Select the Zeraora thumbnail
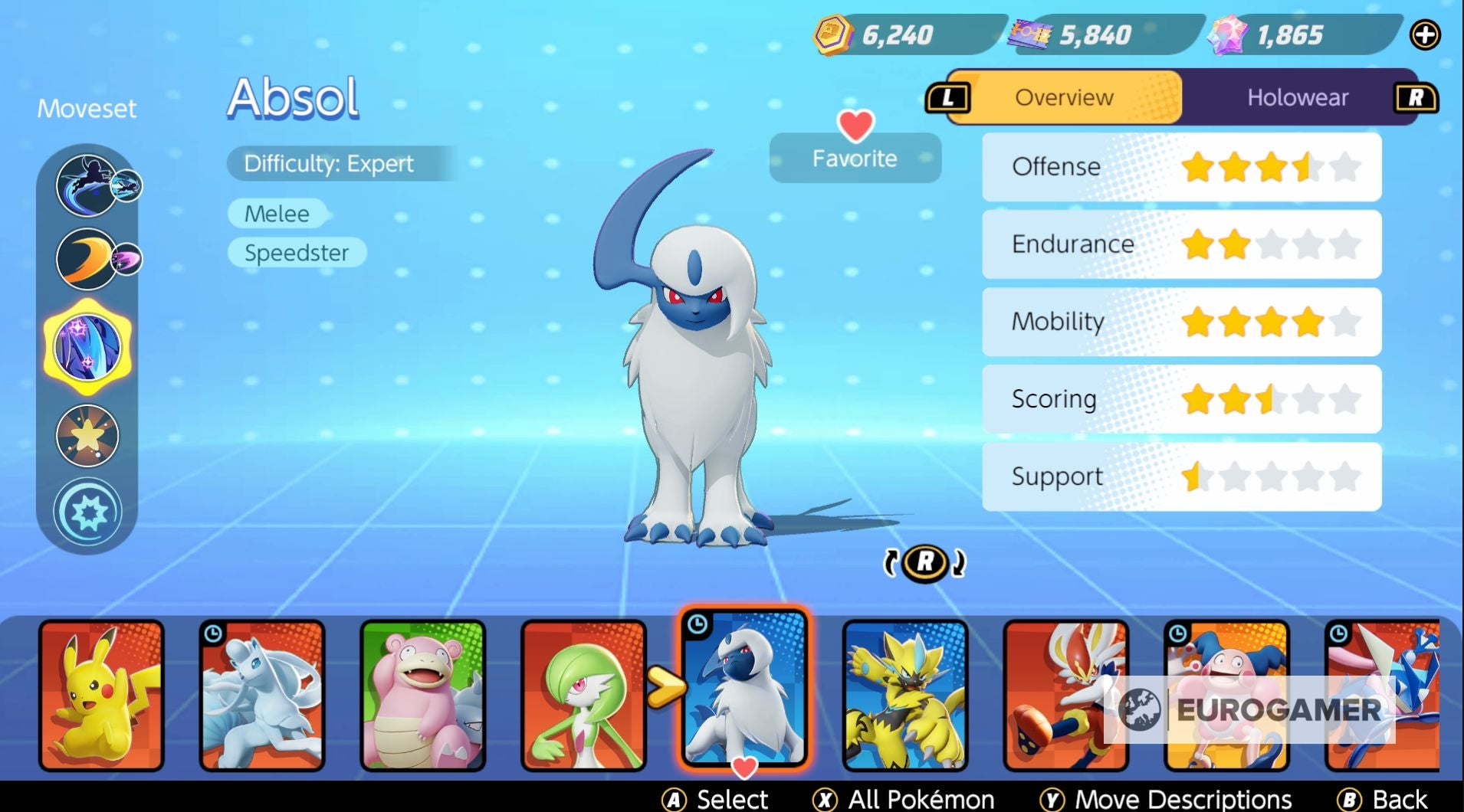1464x812 pixels. pos(904,693)
